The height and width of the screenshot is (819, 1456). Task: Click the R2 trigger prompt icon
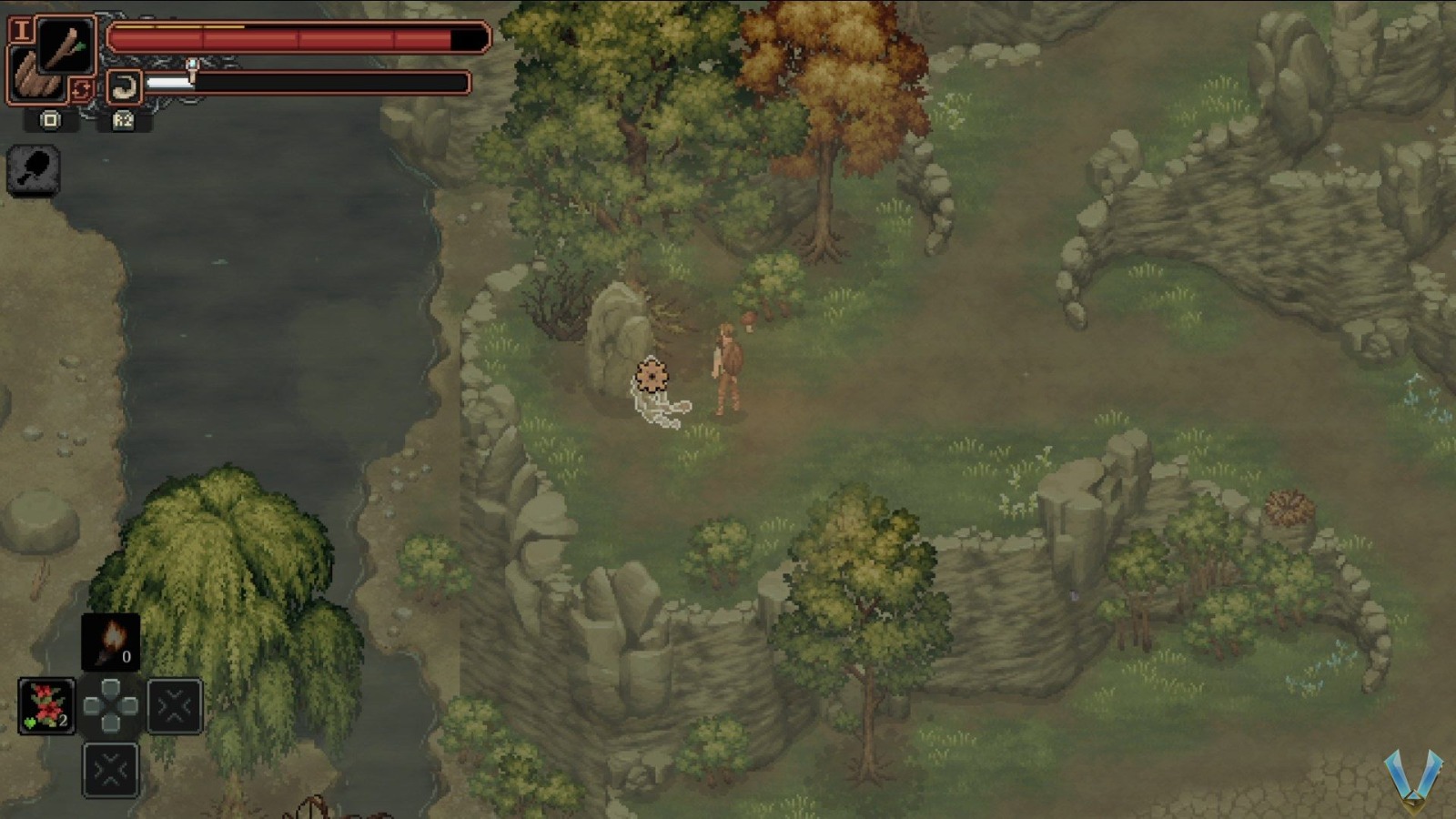point(124,119)
